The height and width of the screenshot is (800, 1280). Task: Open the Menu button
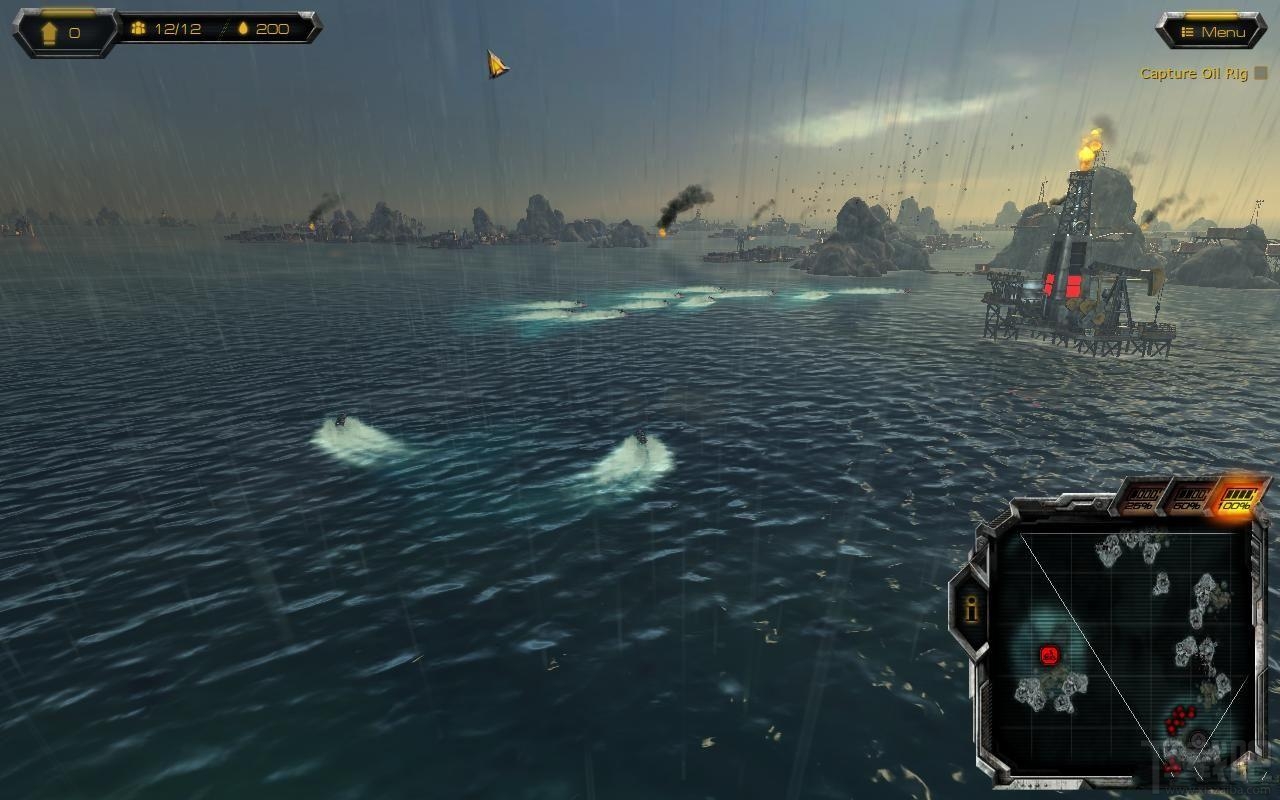click(x=1212, y=32)
